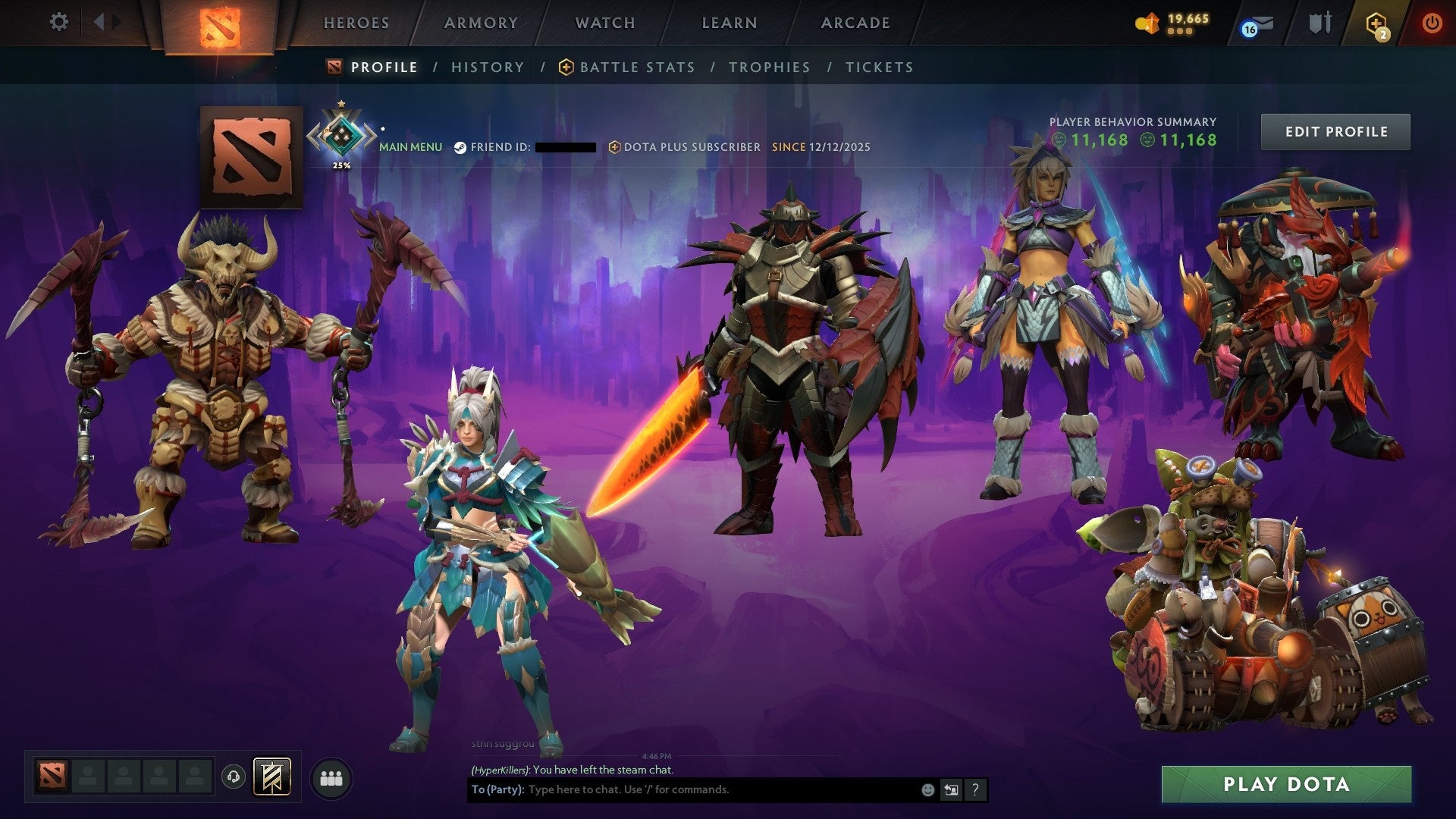Open the armory shield and sword icon
Viewport: 1456px width, 819px height.
coord(1319,23)
